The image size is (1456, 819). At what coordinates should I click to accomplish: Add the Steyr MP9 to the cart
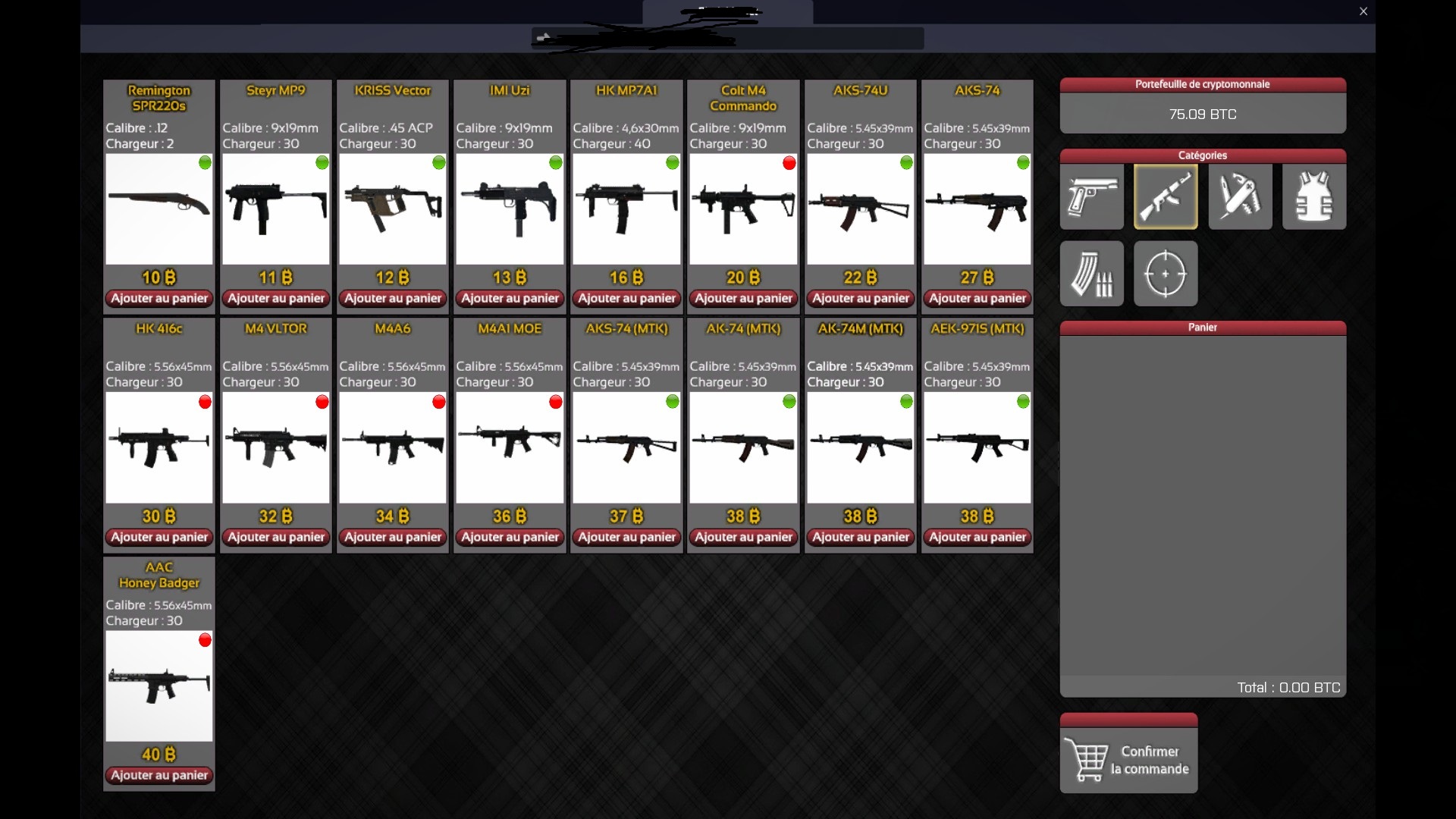click(276, 299)
